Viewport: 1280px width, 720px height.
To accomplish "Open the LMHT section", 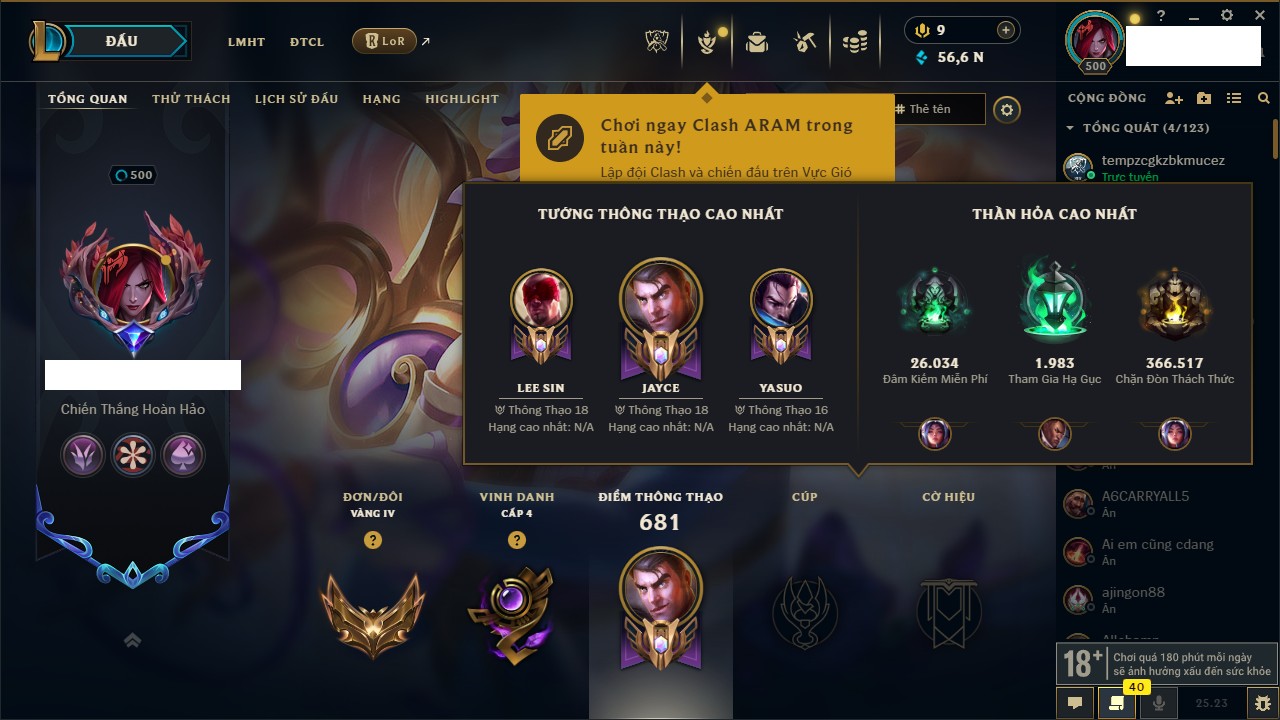I will (246, 42).
